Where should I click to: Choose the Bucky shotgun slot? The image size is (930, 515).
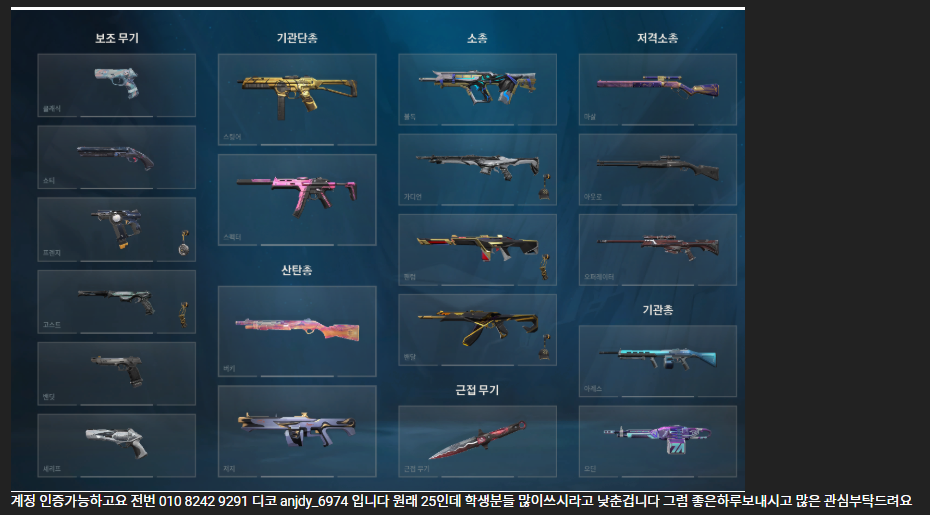pos(297,331)
